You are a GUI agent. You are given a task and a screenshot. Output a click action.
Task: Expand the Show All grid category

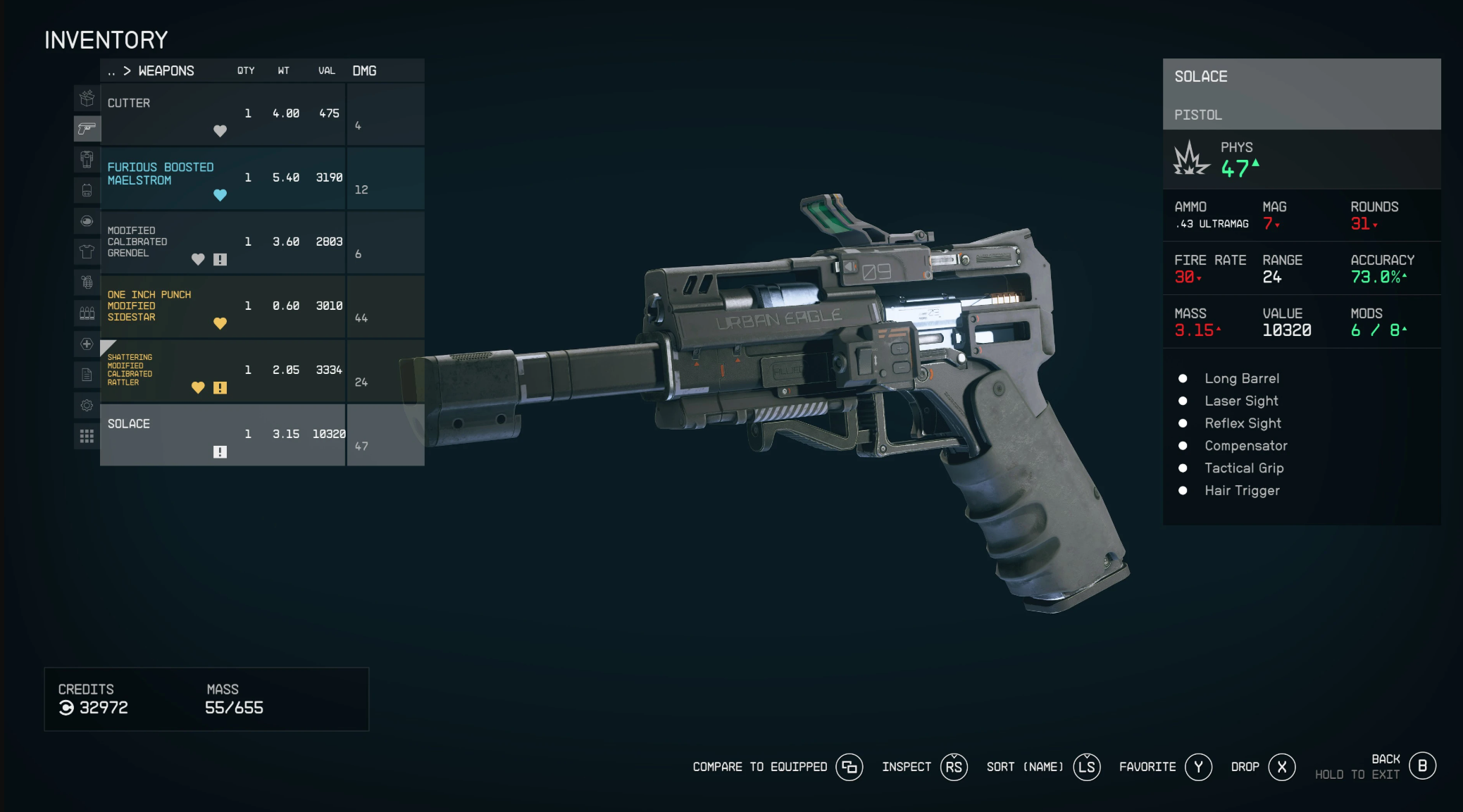[x=87, y=437]
